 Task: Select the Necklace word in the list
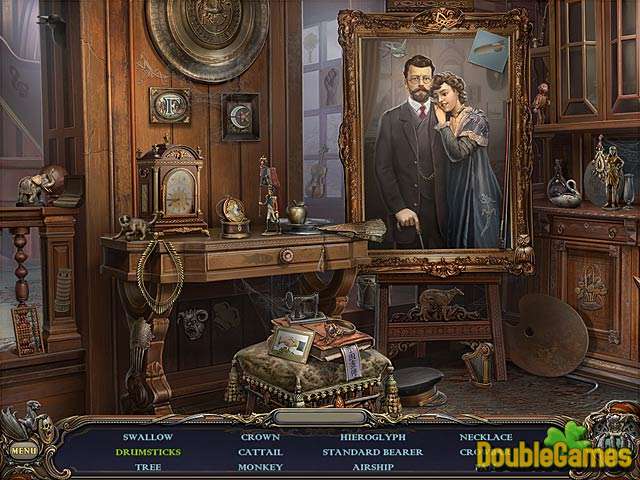click(486, 437)
